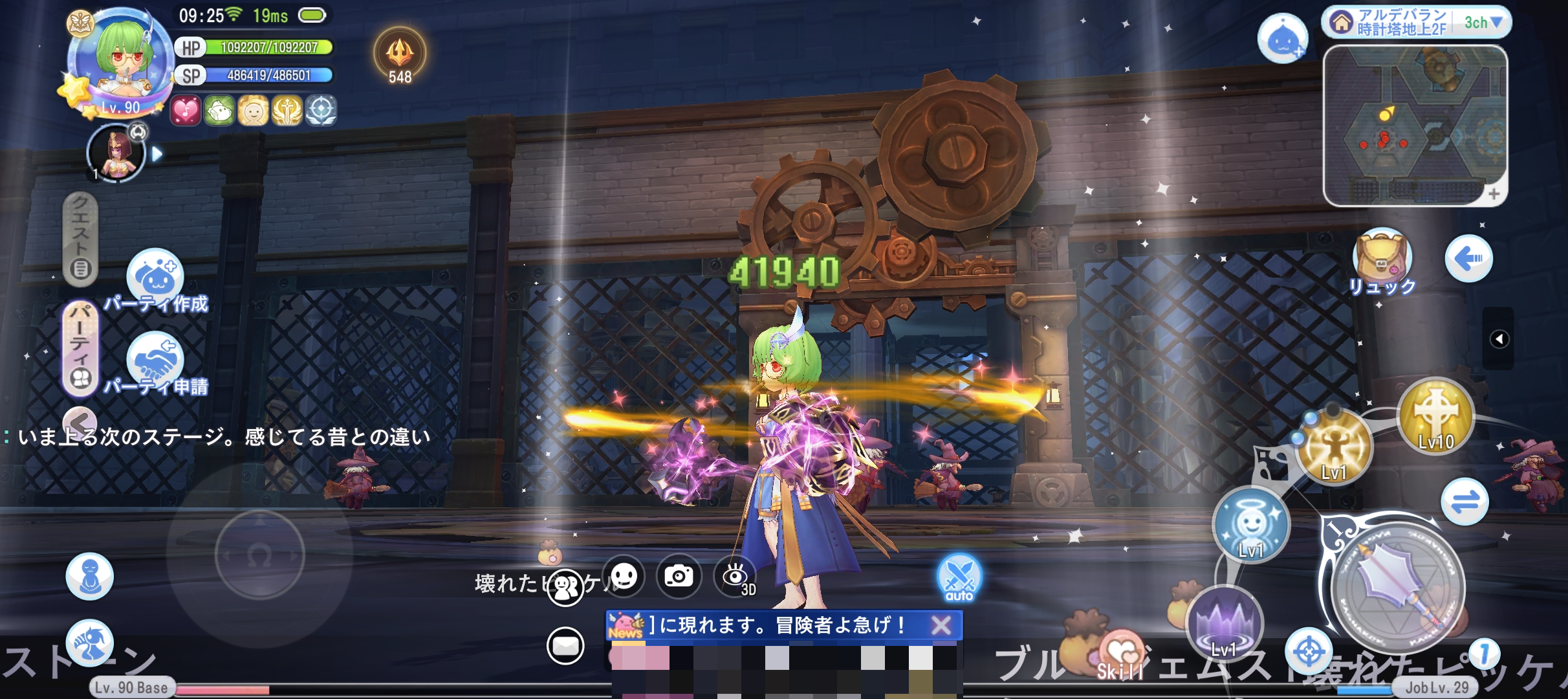
Task: Tap パーティ作成 to create a party
Action: pos(155,278)
